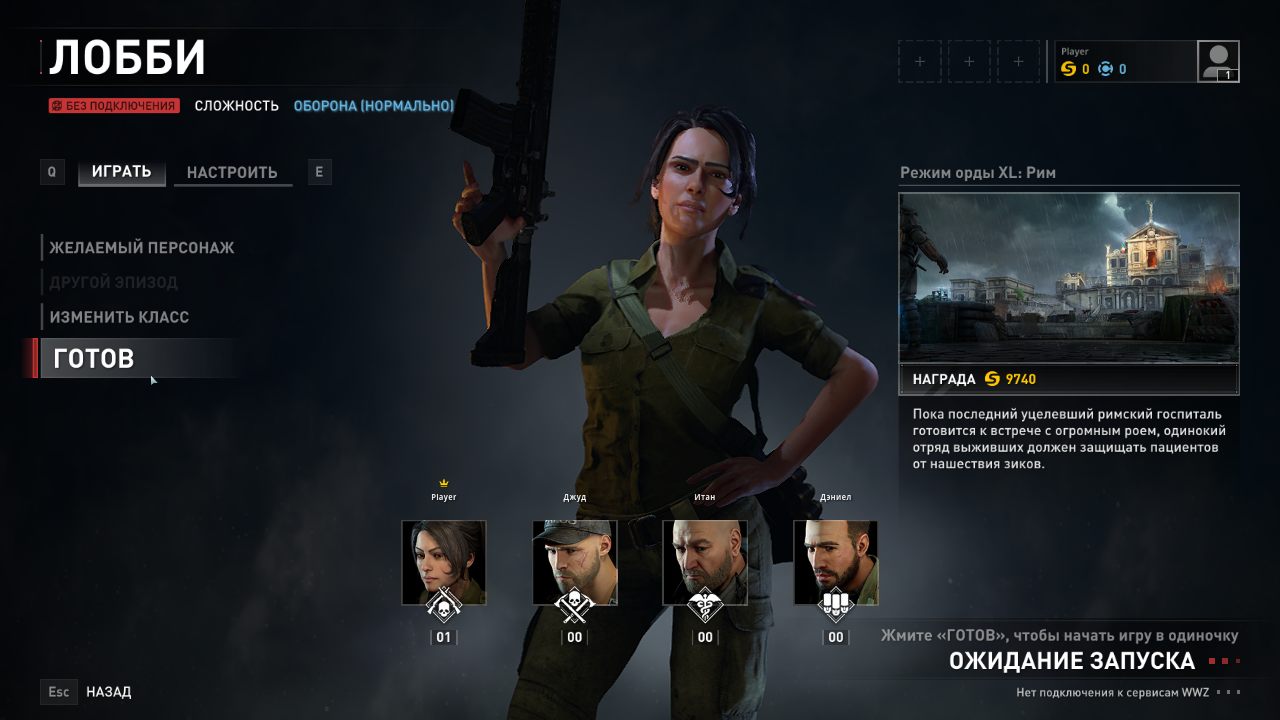Open the ЖЕЛАЕМЫЙ ПЕРСОНАЖ menu entry

141,247
